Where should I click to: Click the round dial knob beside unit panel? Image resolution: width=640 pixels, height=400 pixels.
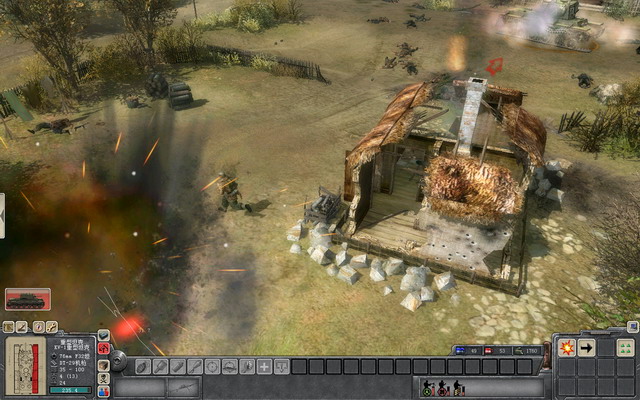(118, 360)
